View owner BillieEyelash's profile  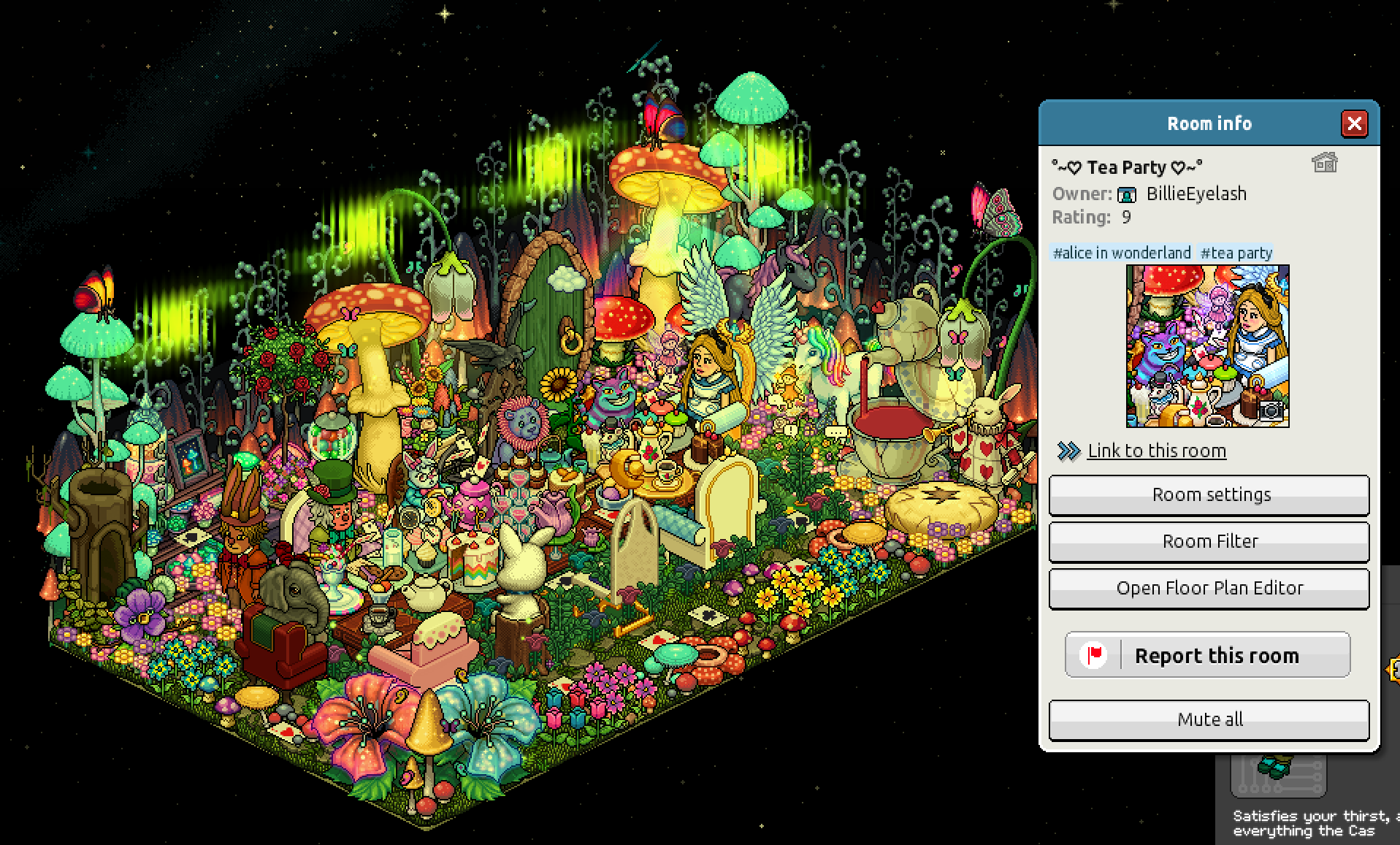1196,194
